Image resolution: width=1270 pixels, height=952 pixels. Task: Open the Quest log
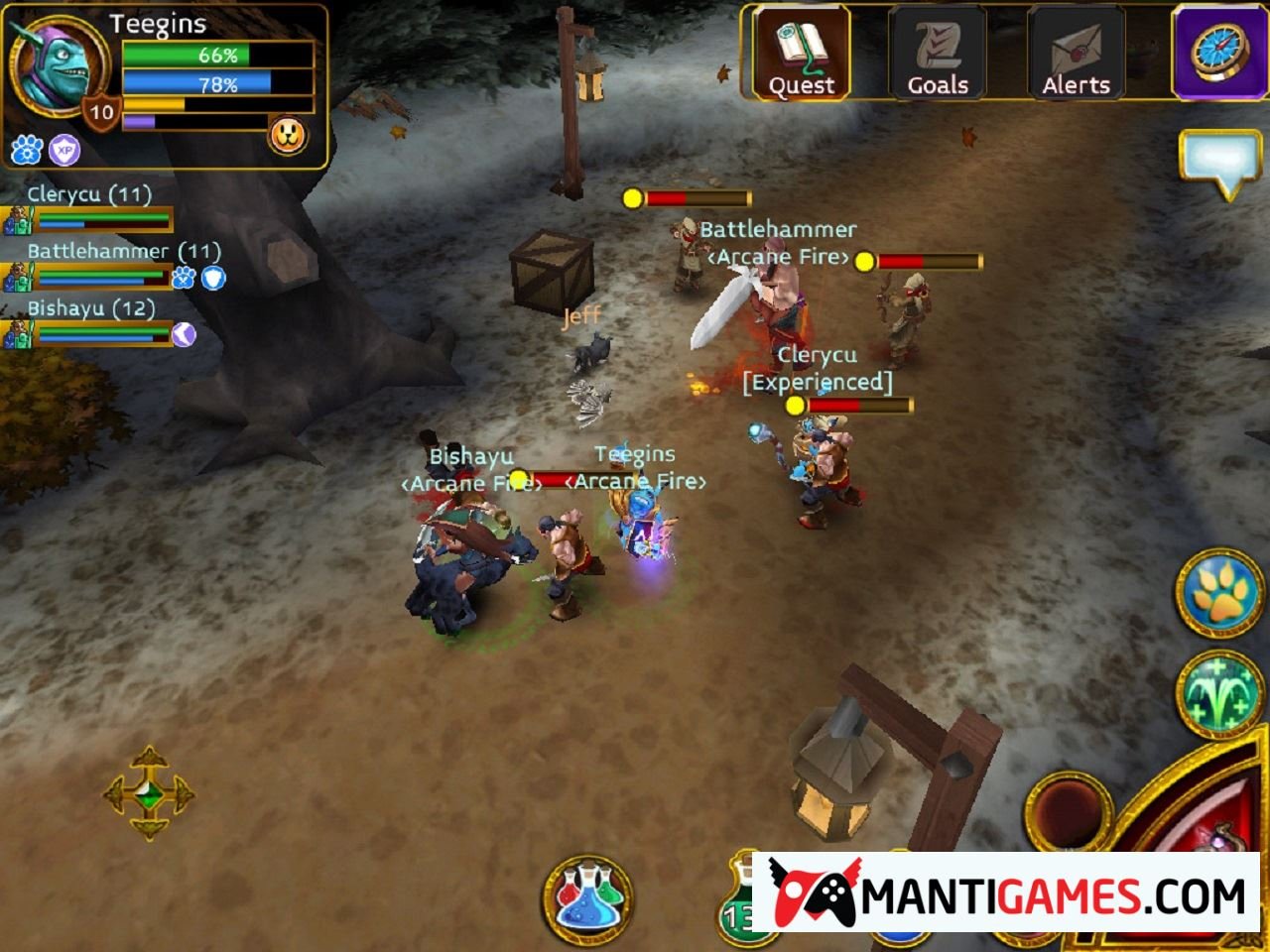801,55
